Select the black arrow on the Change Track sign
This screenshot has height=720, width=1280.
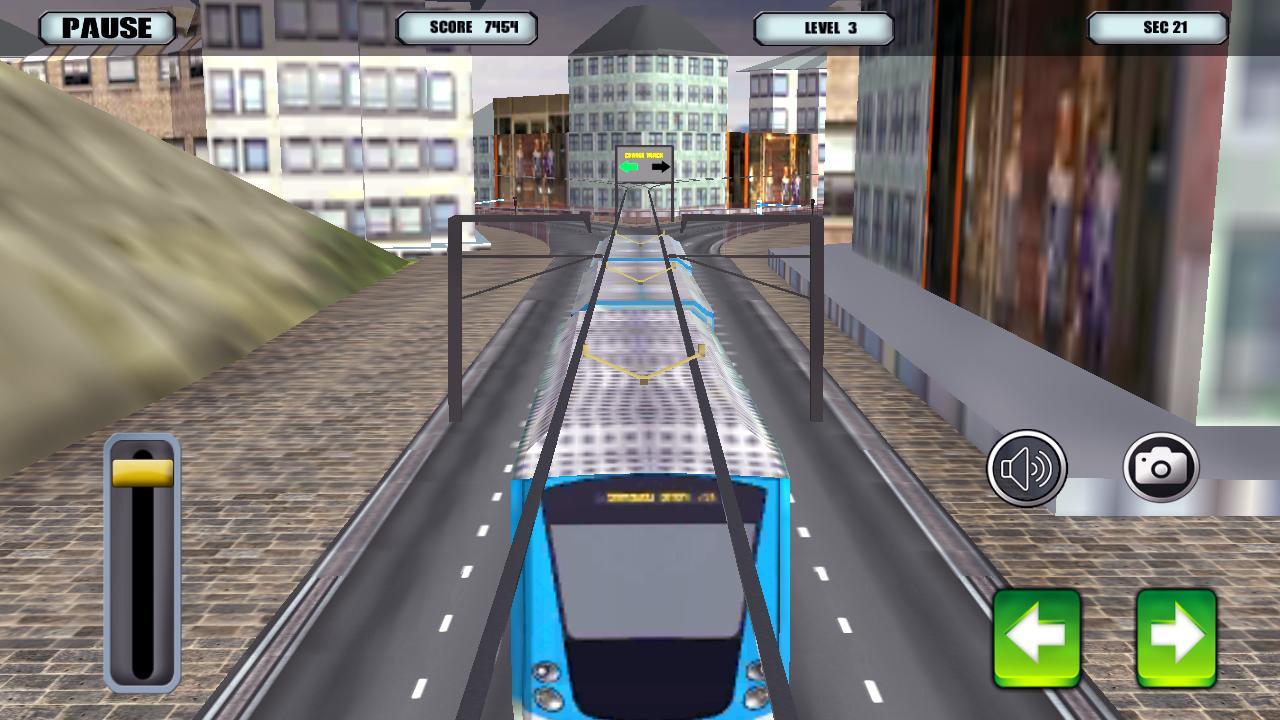(661, 167)
